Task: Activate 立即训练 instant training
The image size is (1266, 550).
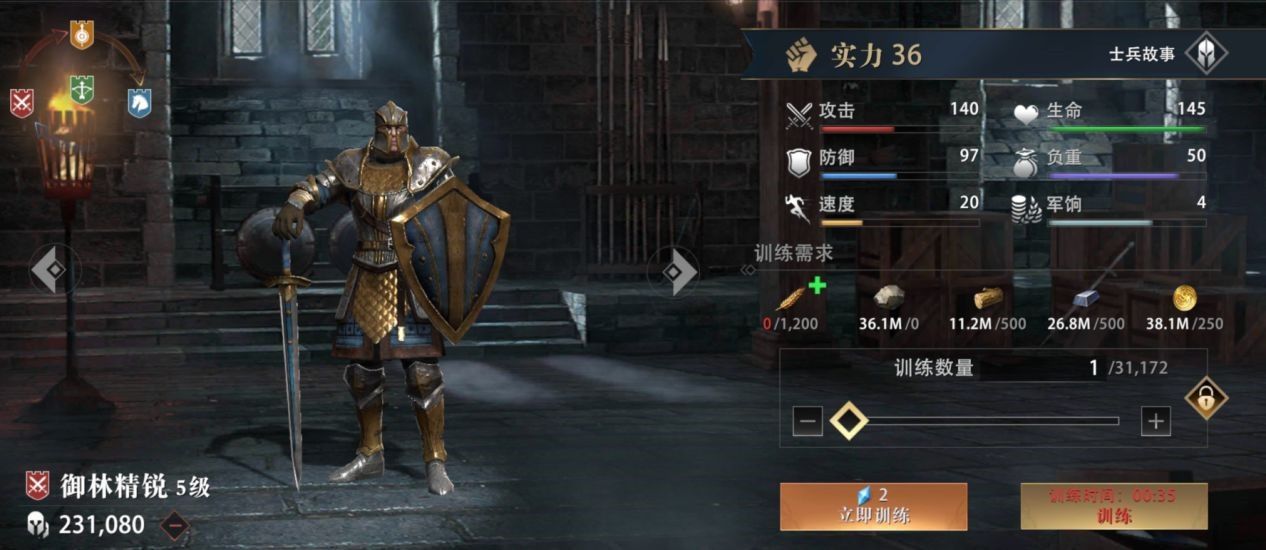Action: pyautogui.click(x=873, y=506)
